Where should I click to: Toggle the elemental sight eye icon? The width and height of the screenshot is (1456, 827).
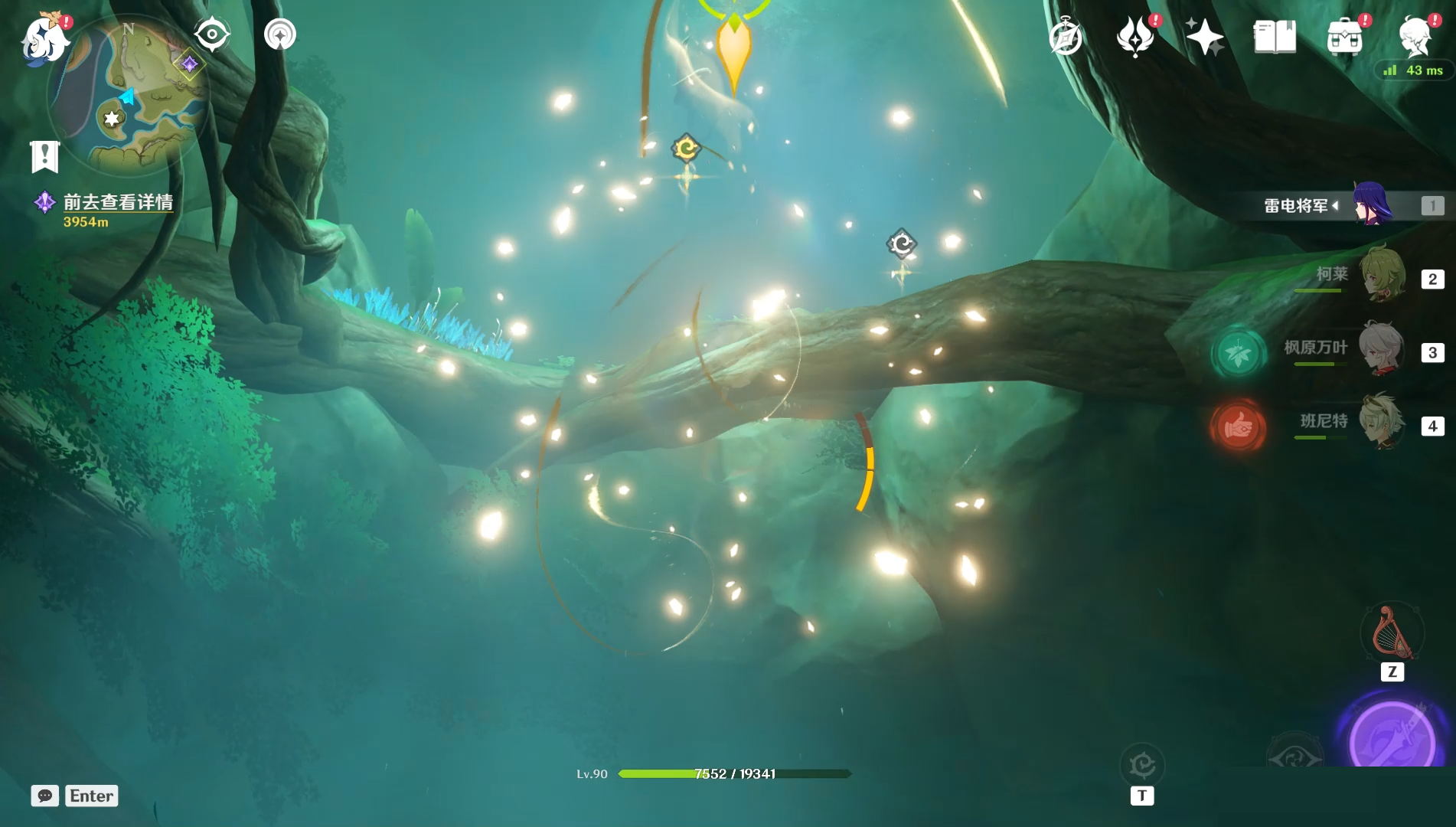coord(211,34)
